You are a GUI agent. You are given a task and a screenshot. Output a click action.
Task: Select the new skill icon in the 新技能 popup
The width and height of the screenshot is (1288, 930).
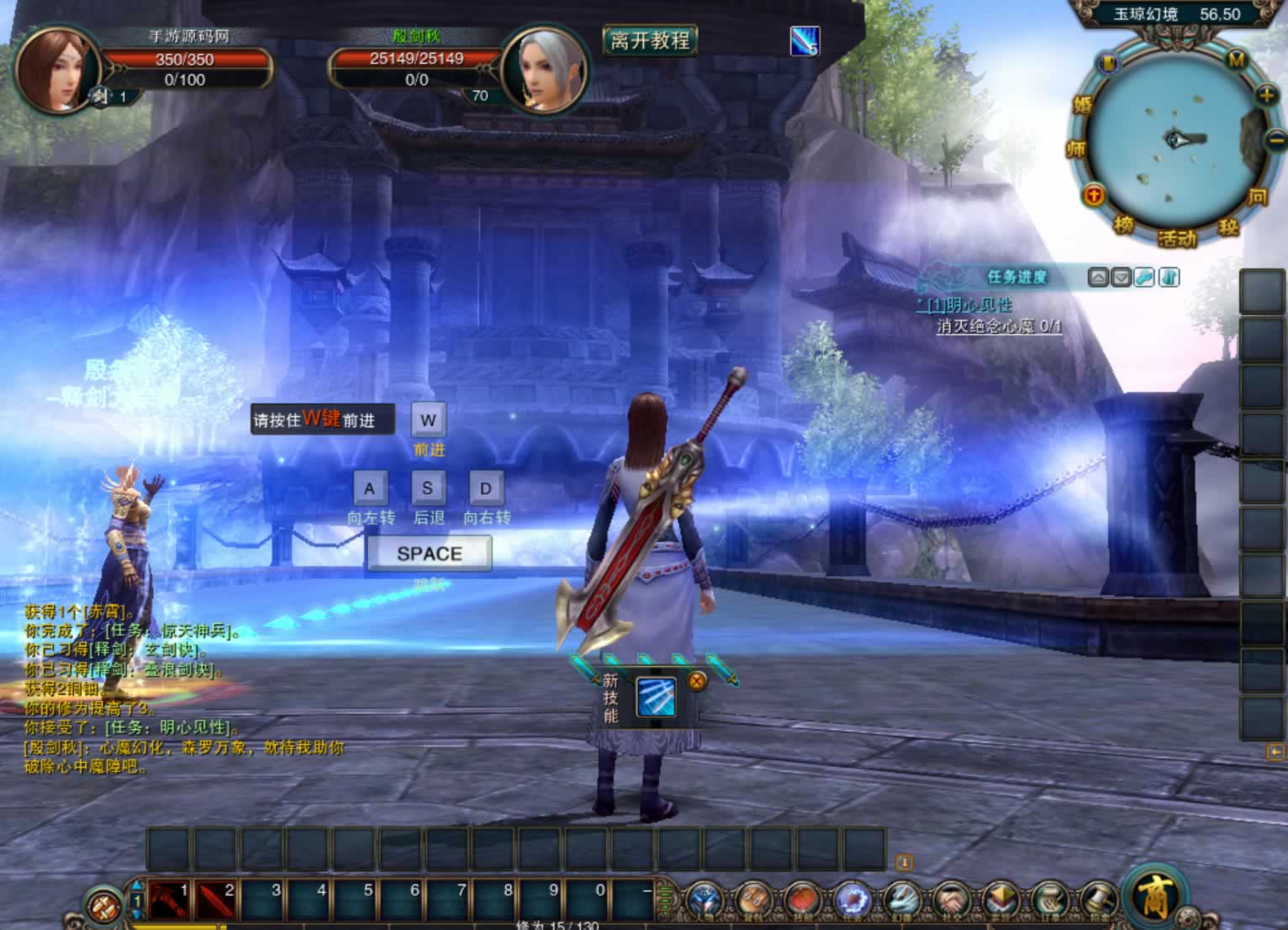point(656,698)
